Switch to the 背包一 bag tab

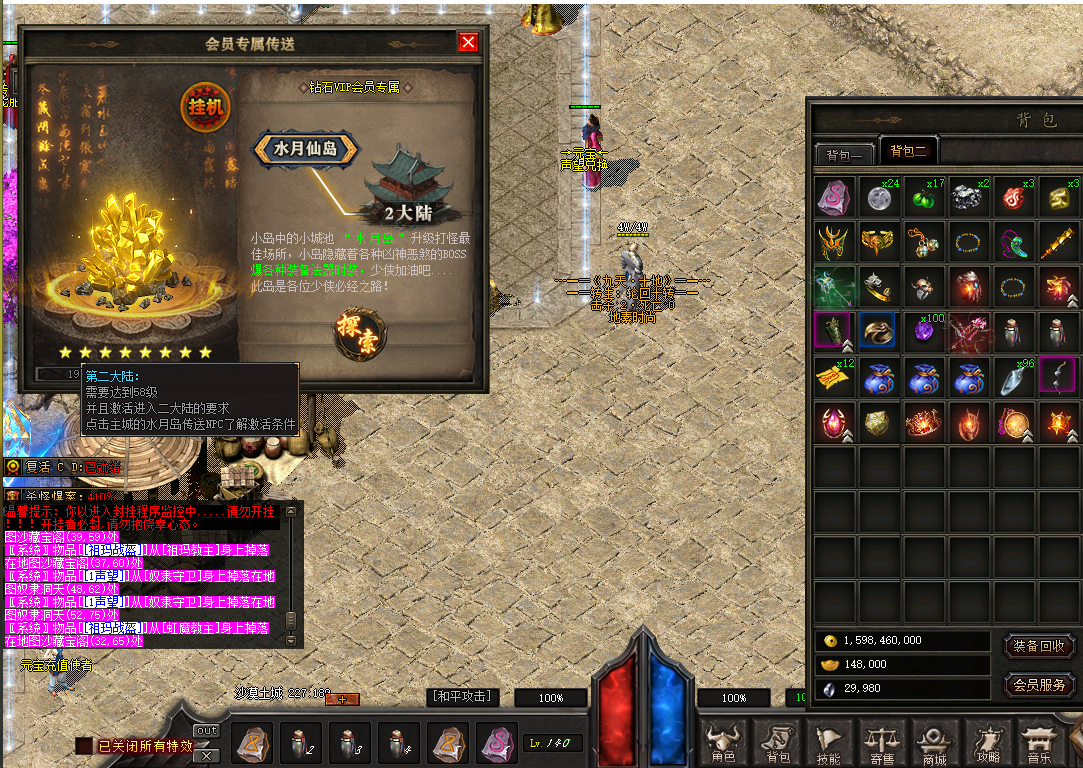point(845,154)
